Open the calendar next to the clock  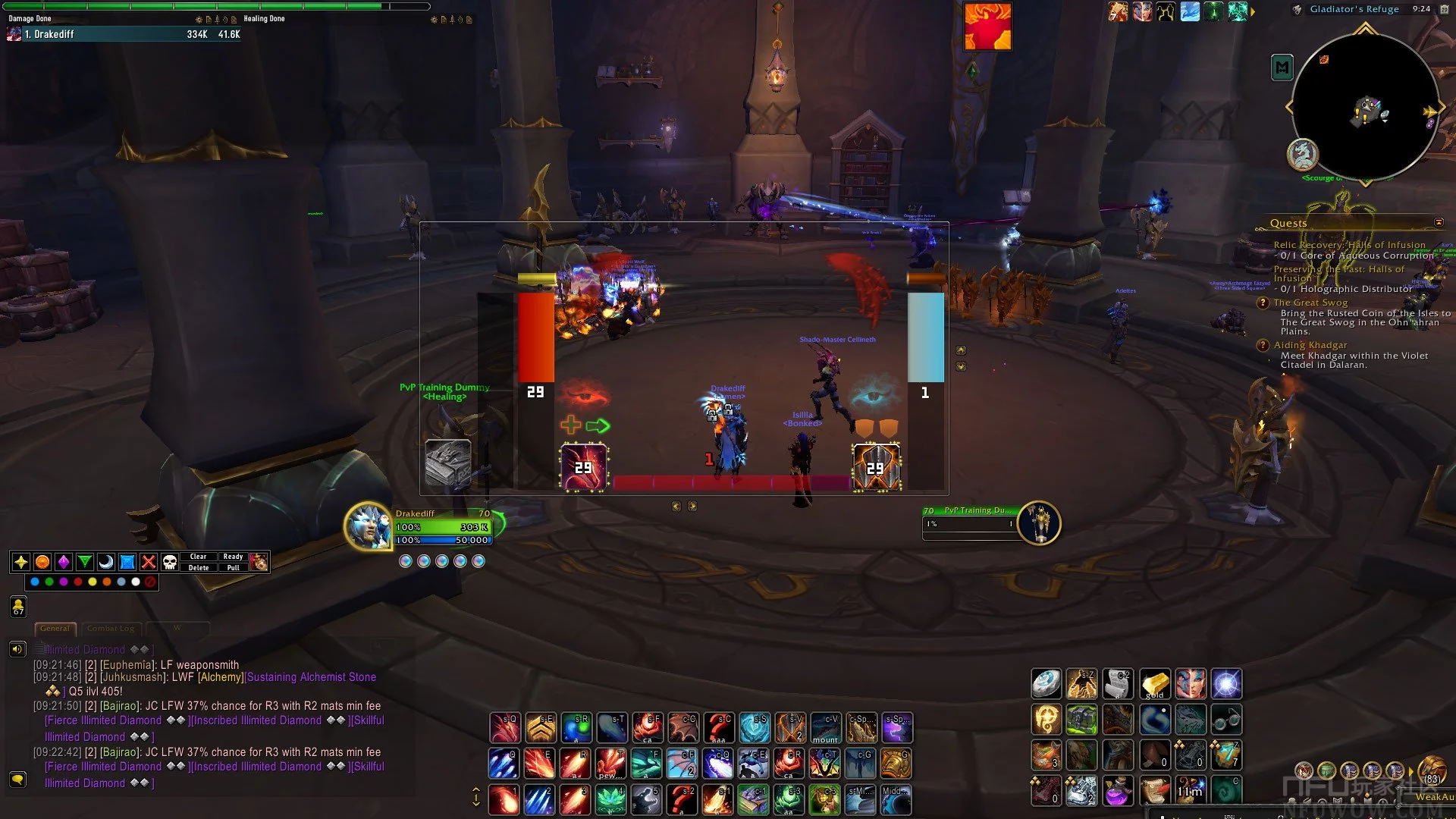1297,10
